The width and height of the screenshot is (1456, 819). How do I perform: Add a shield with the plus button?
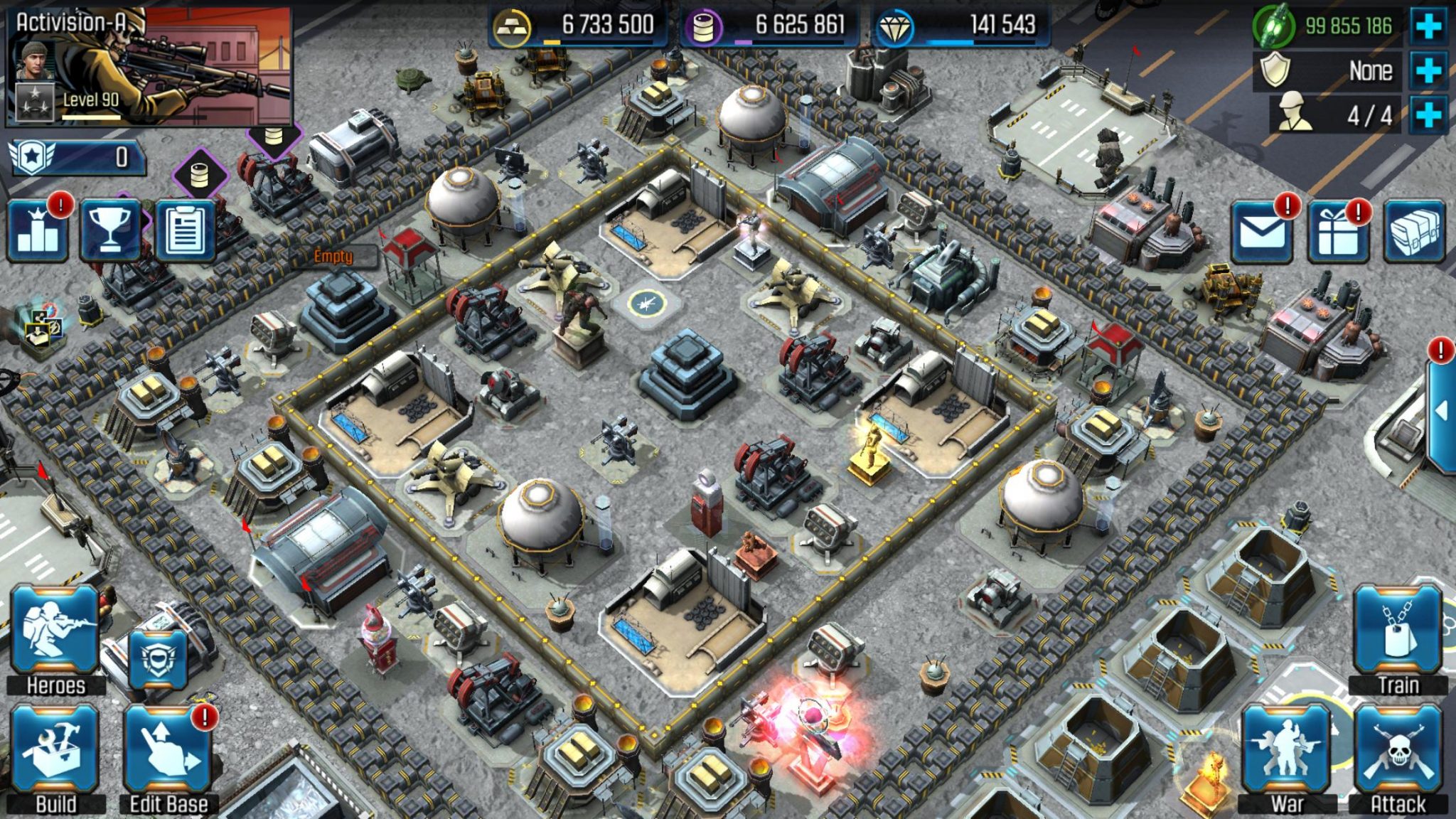click(x=1428, y=70)
